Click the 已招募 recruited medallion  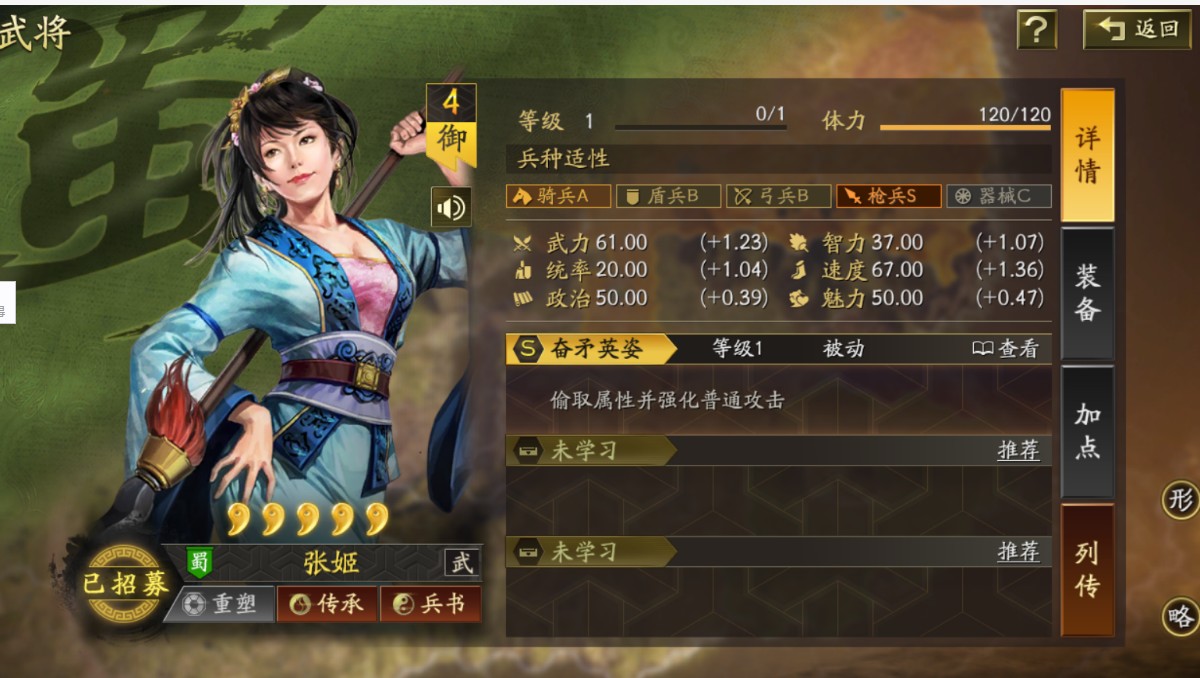(x=125, y=584)
